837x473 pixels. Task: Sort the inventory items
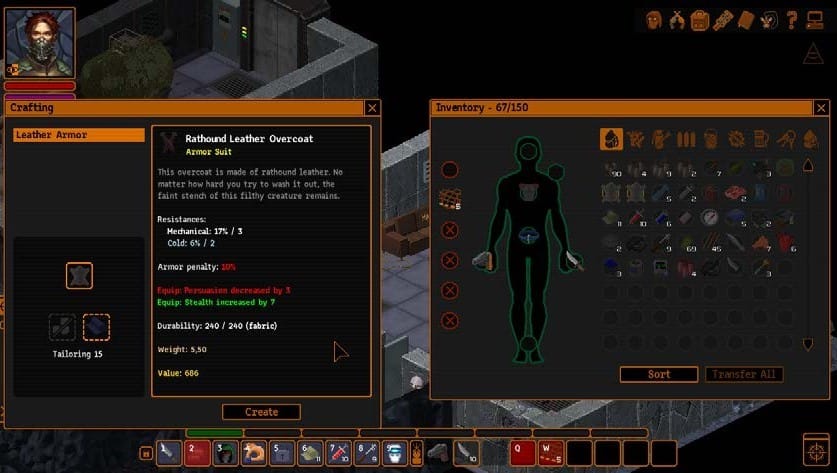(x=659, y=374)
